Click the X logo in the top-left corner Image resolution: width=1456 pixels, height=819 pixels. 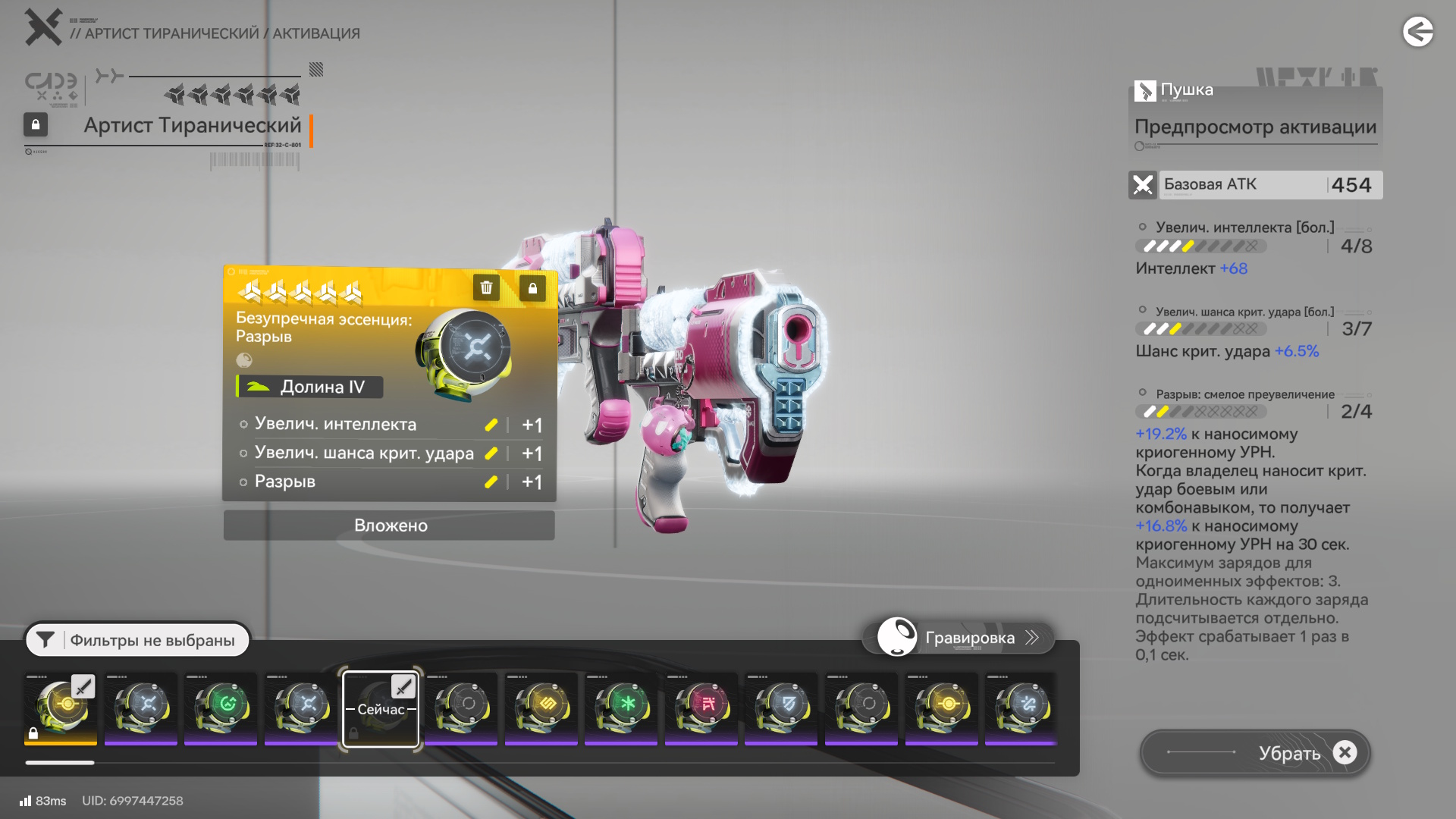tap(42, 27)
